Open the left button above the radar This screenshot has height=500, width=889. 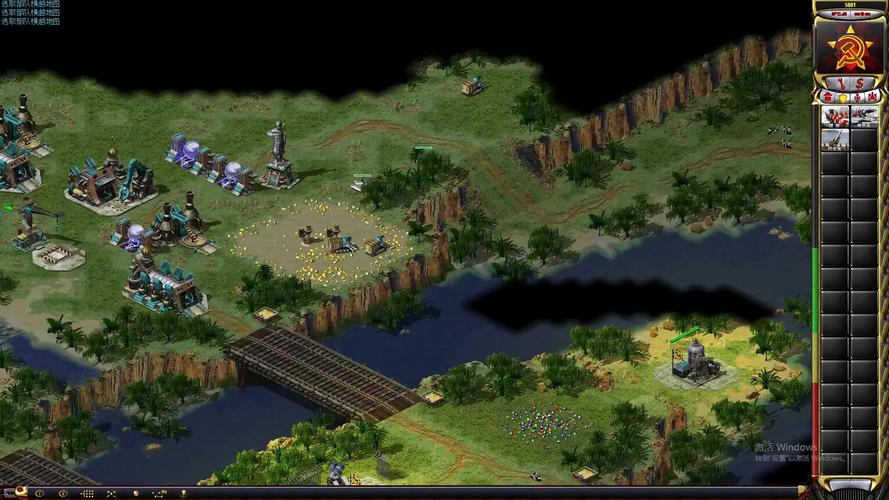[837, 15]
